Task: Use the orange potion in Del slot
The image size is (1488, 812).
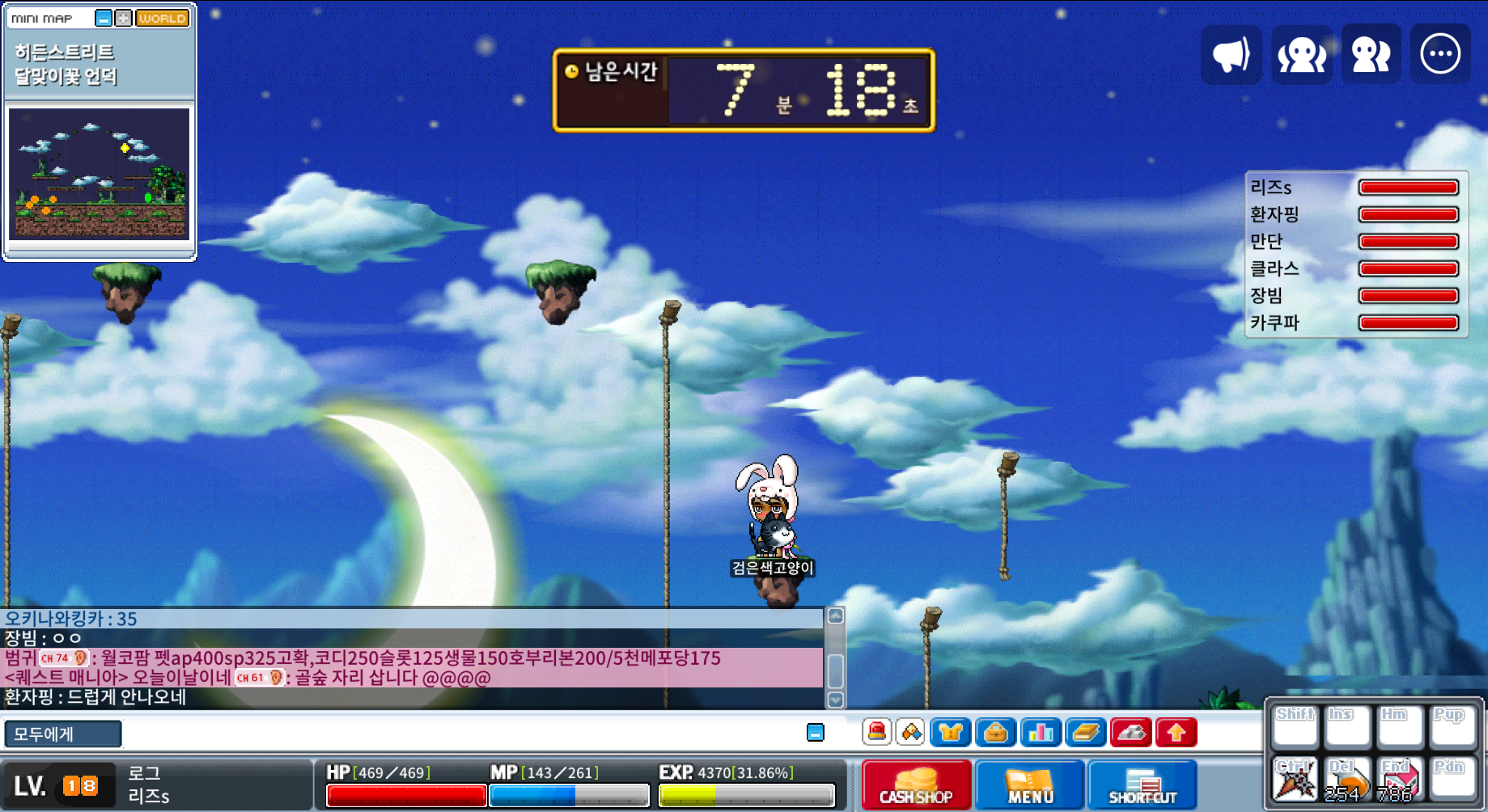Action: coord(1347,780)
